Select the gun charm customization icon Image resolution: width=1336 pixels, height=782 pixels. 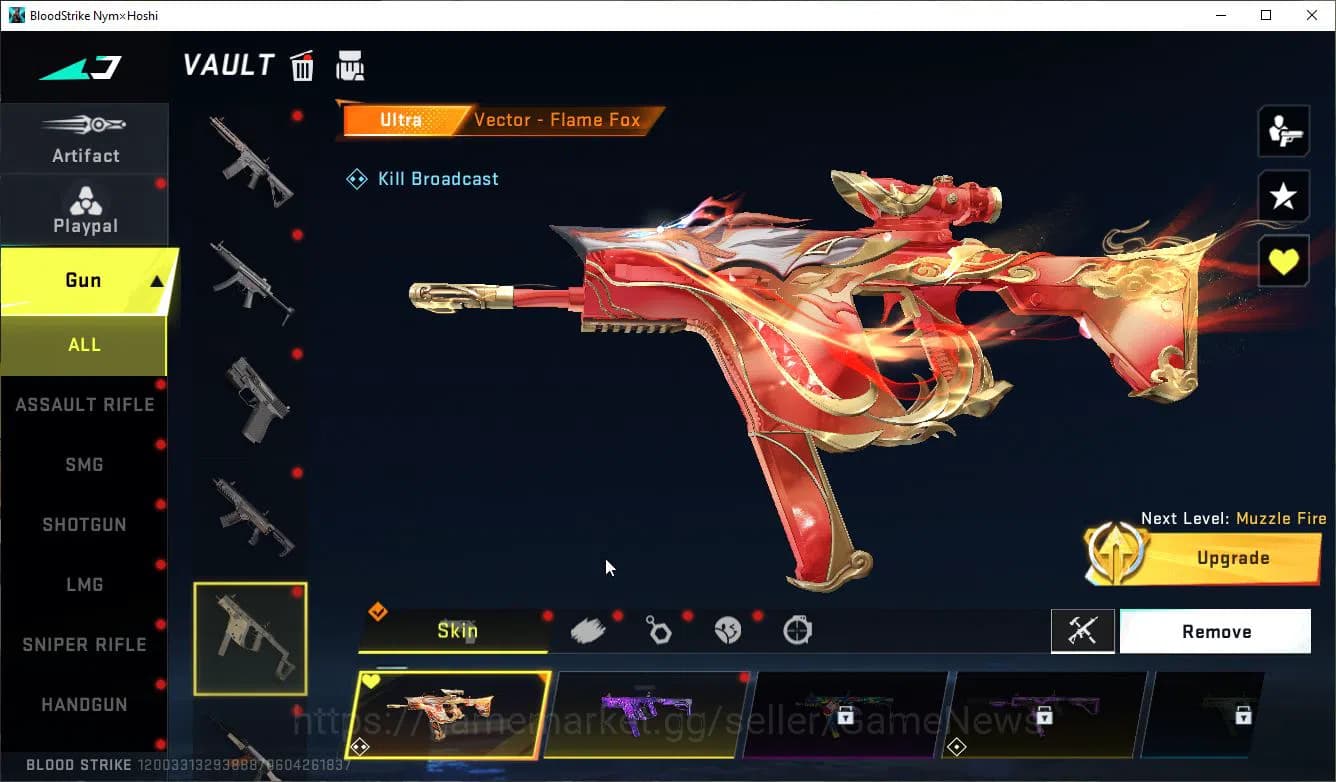659,629
